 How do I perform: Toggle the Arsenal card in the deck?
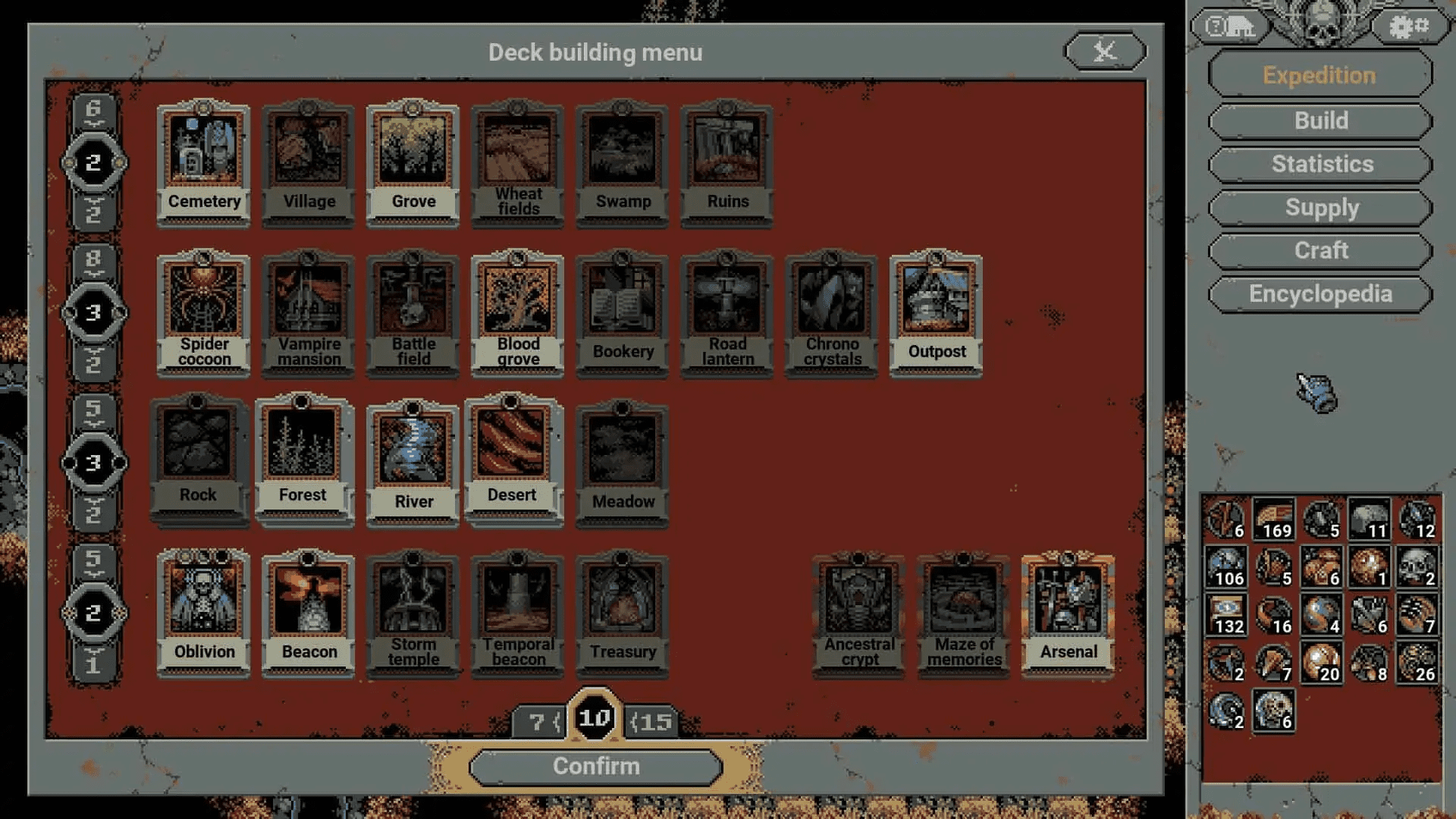(1067, 610)
